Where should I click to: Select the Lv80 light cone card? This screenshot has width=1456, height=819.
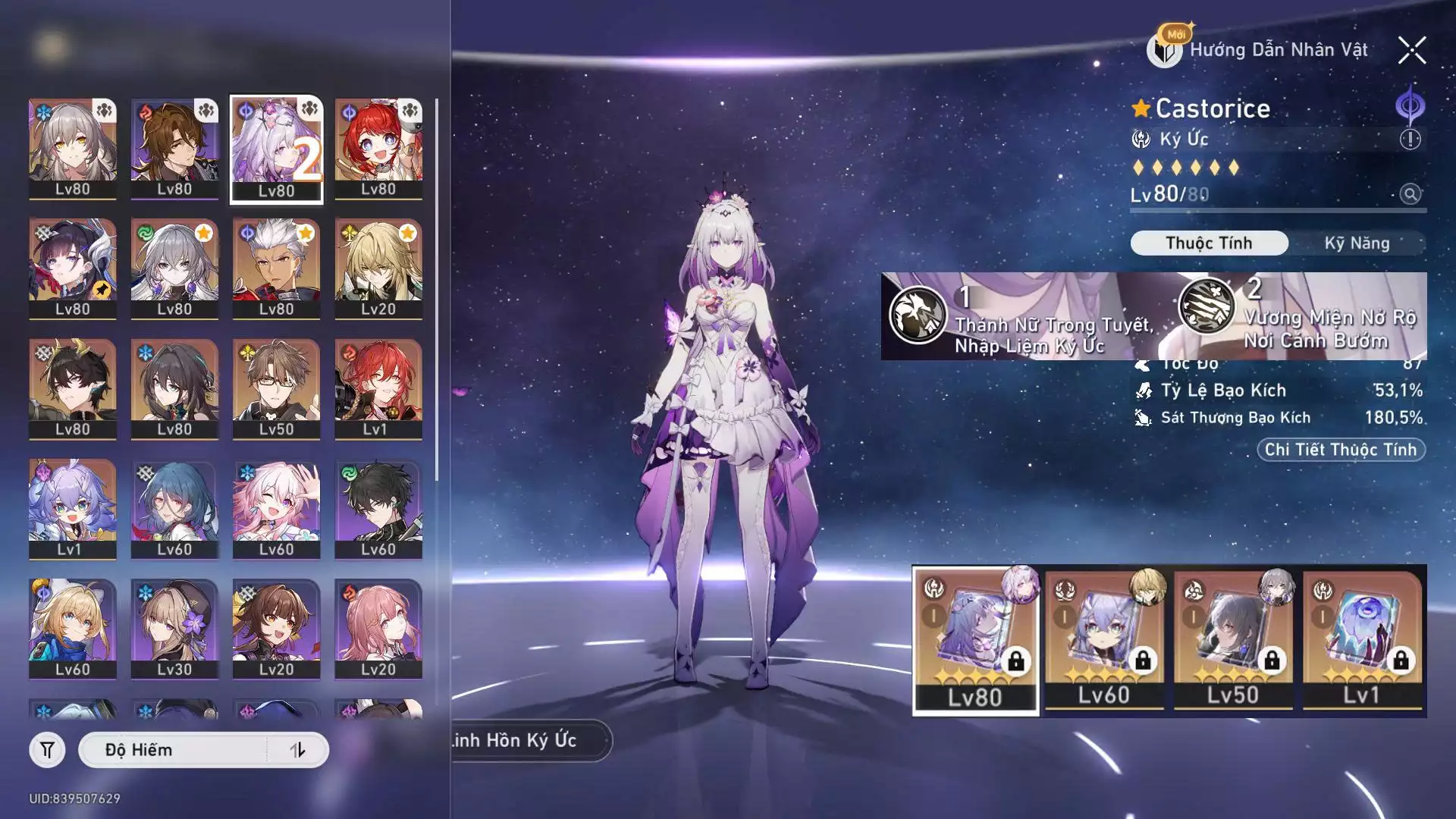975,639
